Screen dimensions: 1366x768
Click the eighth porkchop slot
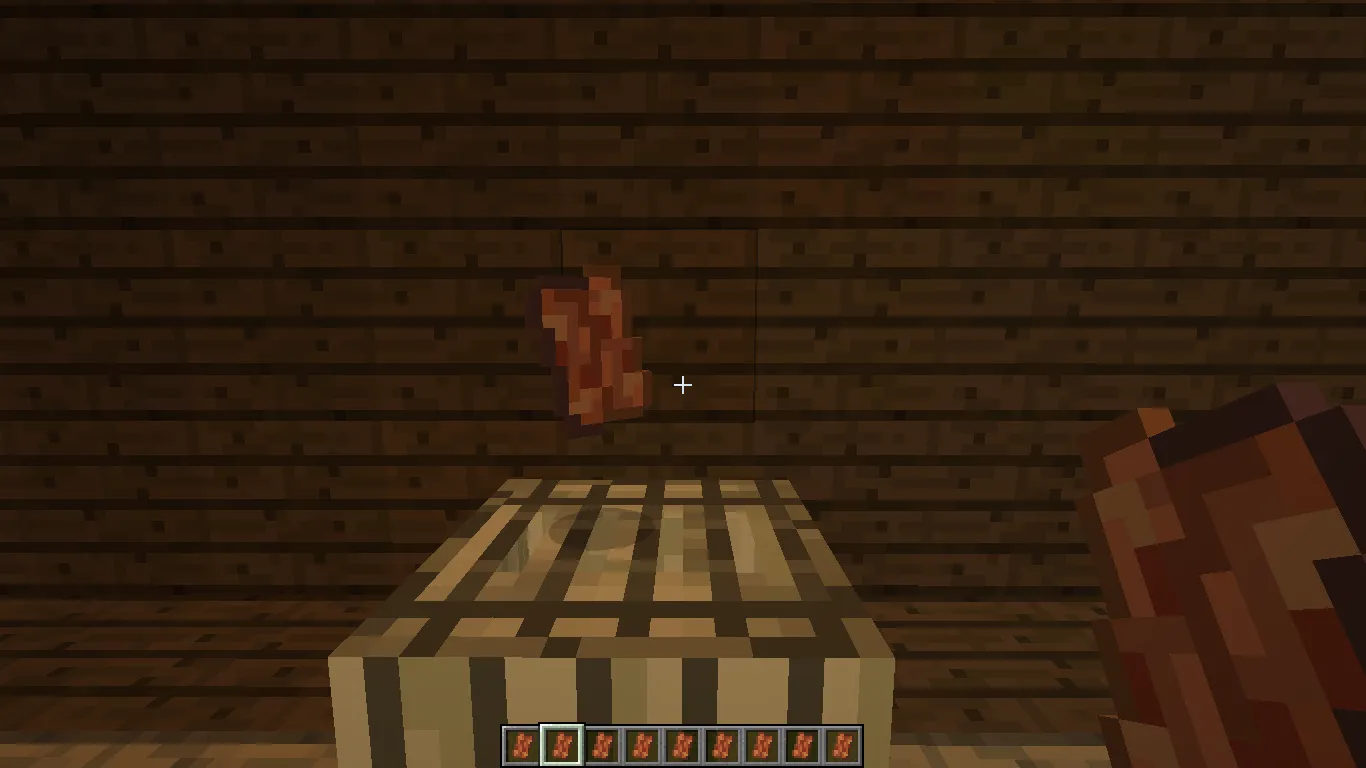point(801,745)
